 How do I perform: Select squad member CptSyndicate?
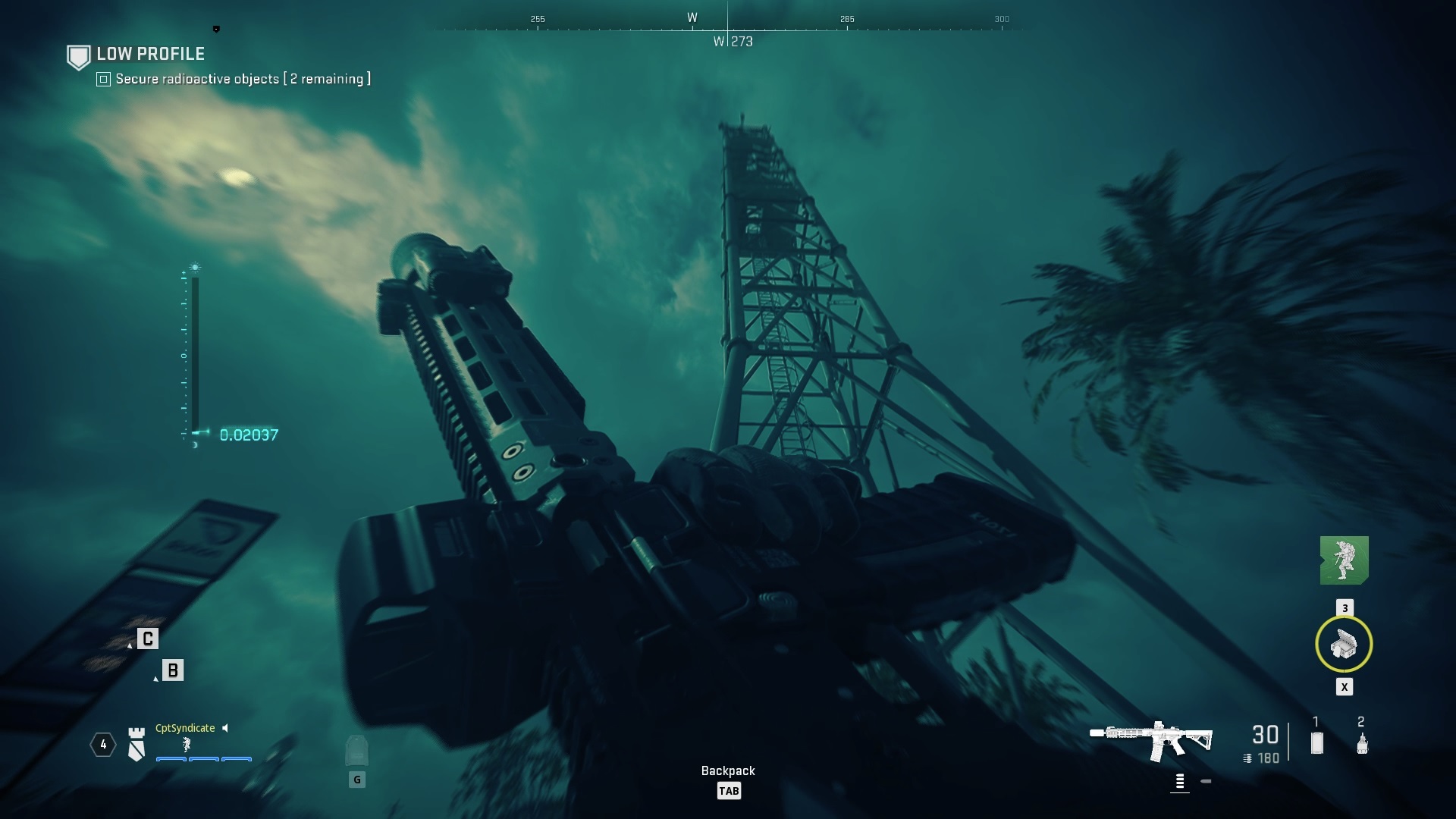pyautogui.click(x=185, y=728)
